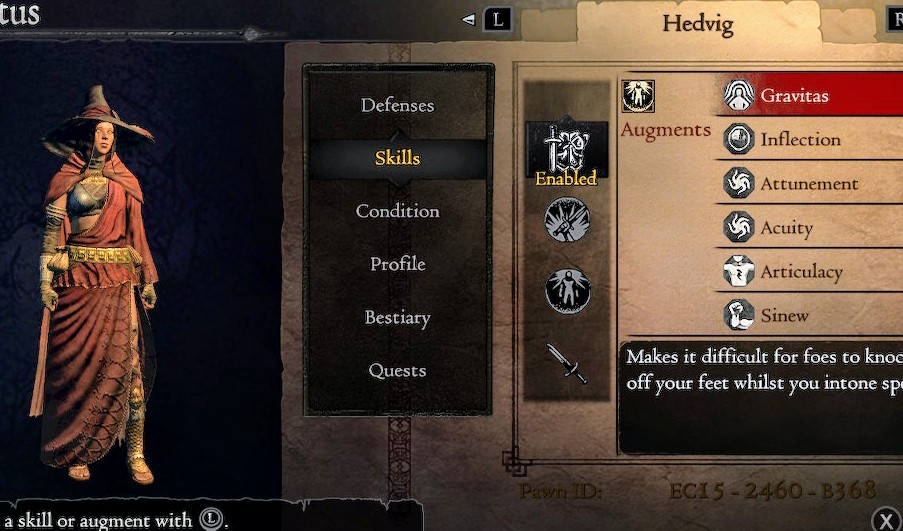903x531 pixels.
Task: Open the Bestiary entry
Action: pyautogui.click(x=397, y=318)
